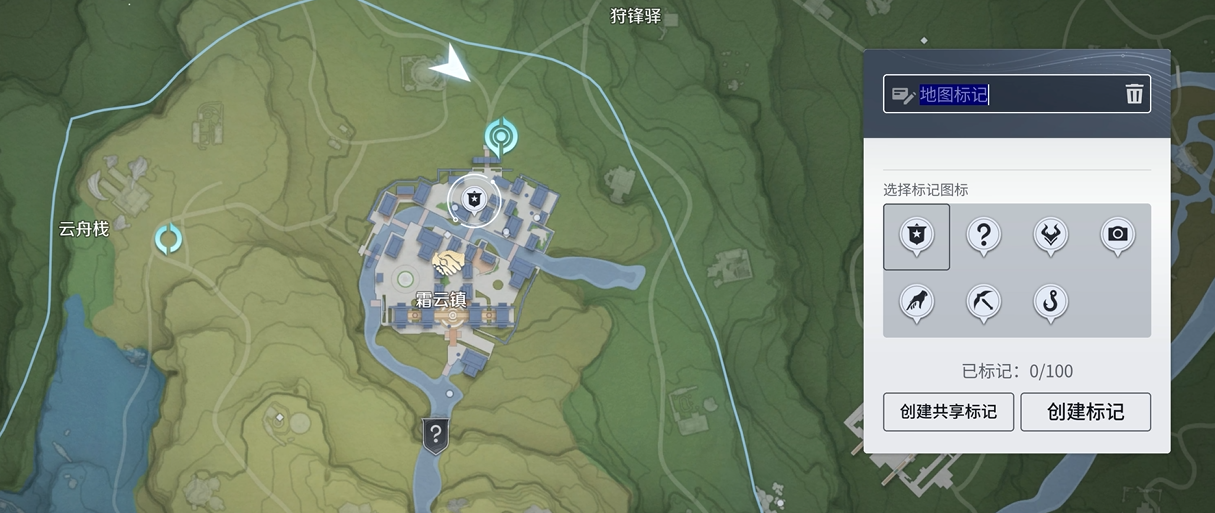Inspect the question mark map marker on the river

pyautogui.click(x=435, y=434)
